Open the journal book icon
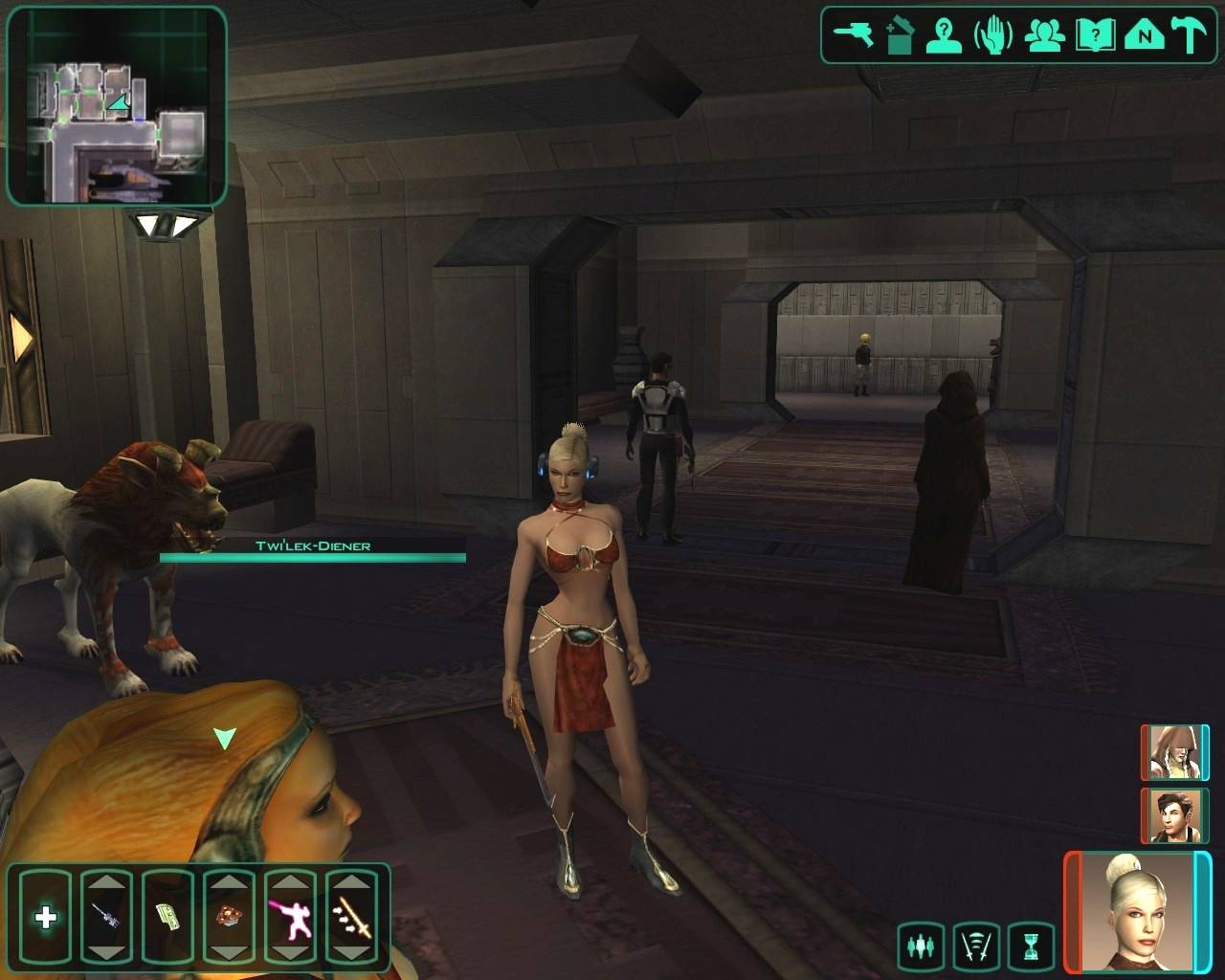The height and width of the screenshot is (980, 1225). click(1093, 35)
